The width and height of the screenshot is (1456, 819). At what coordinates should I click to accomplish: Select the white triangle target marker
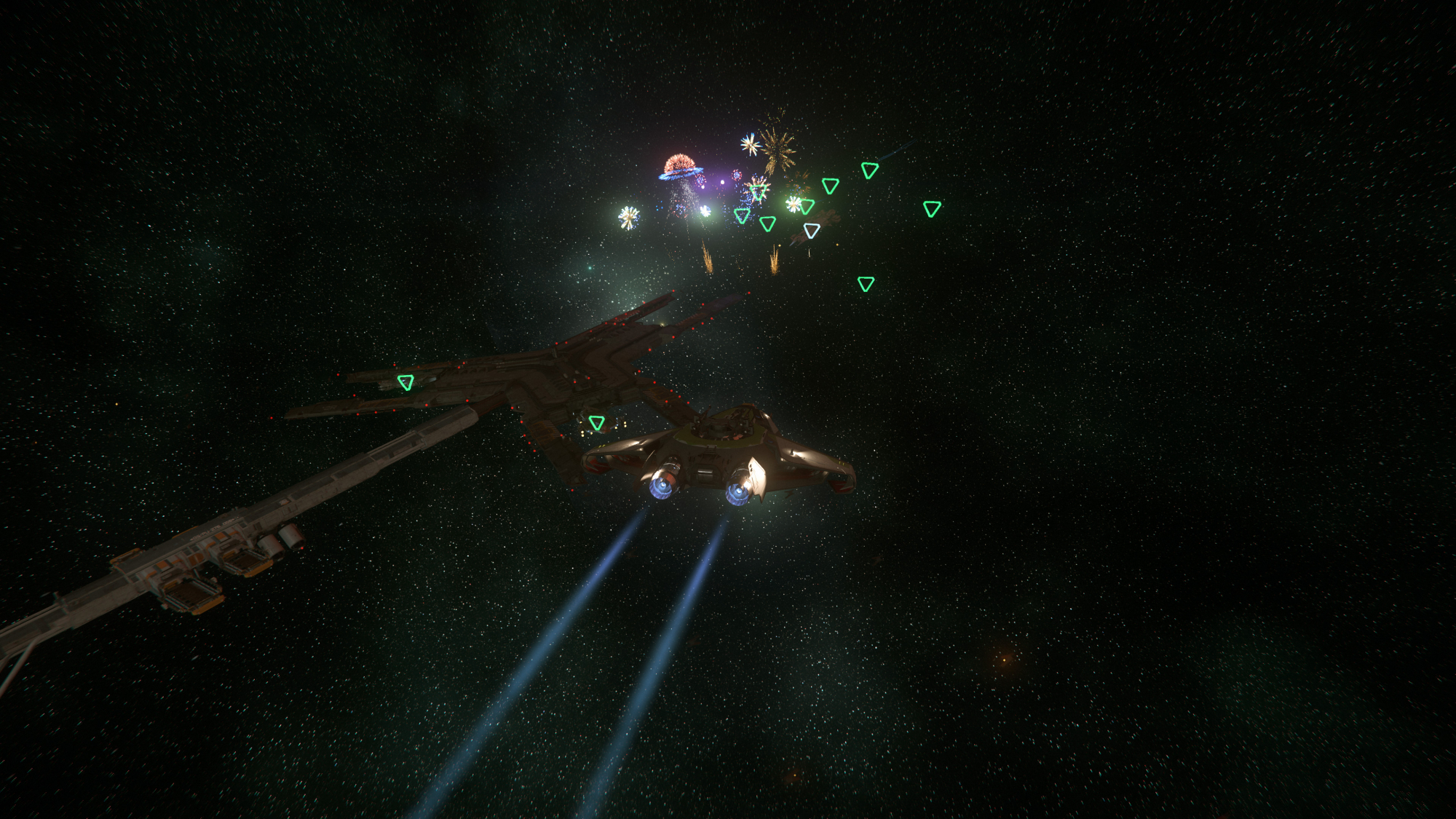812,231
